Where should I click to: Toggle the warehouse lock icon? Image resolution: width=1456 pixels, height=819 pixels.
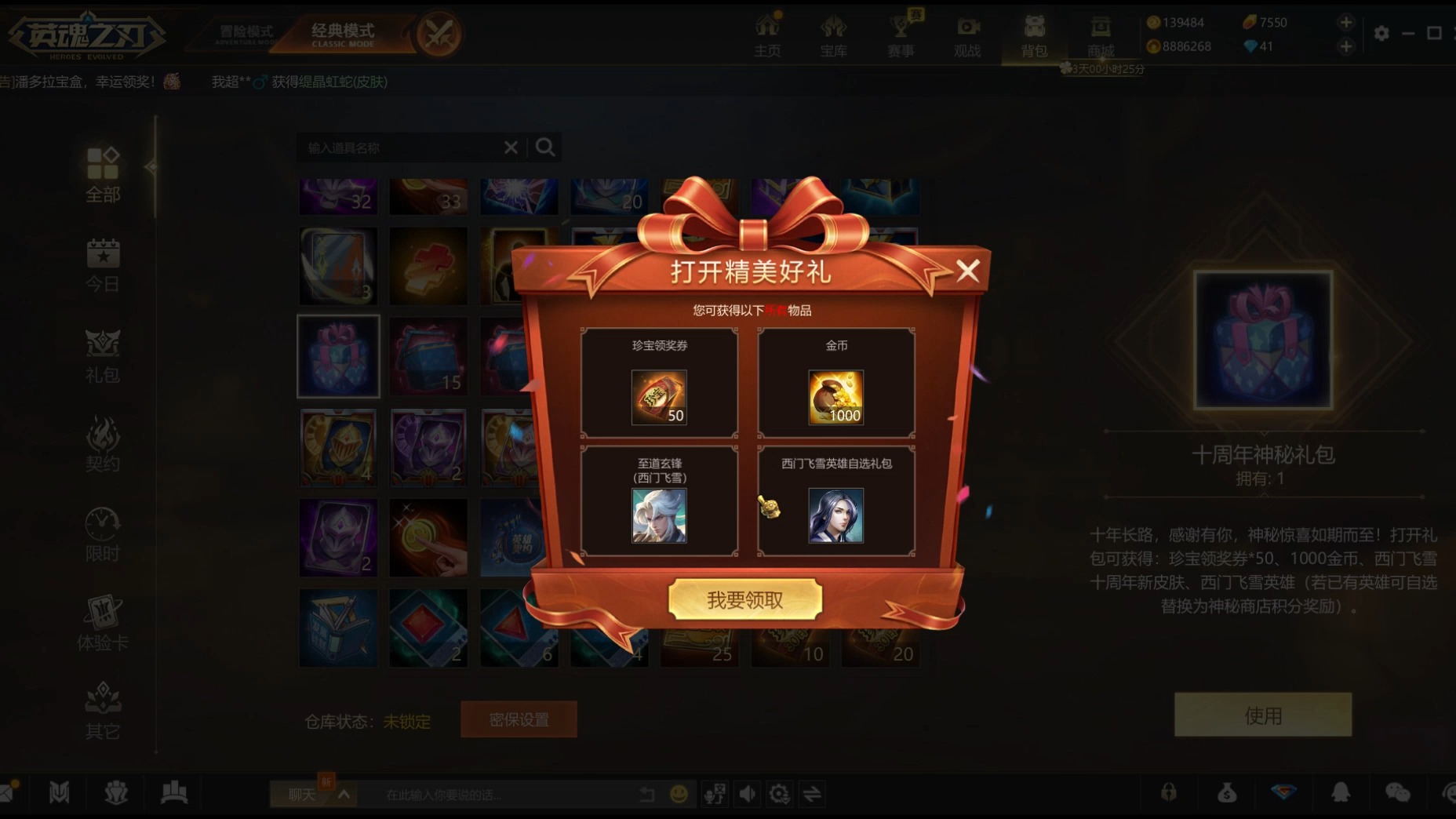pos(1170,793)
